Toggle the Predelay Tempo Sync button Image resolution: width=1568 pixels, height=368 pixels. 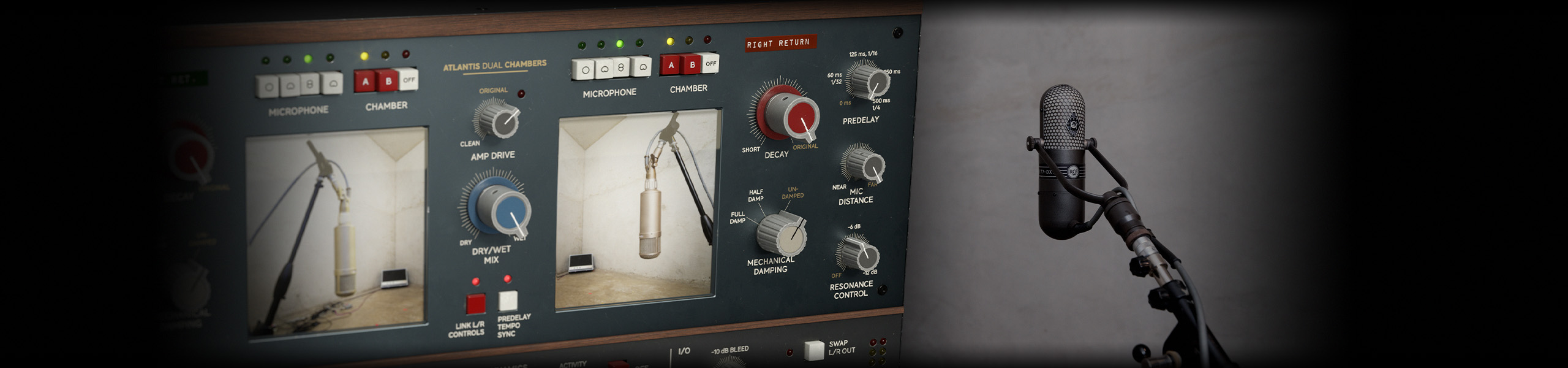coord(508,301)
